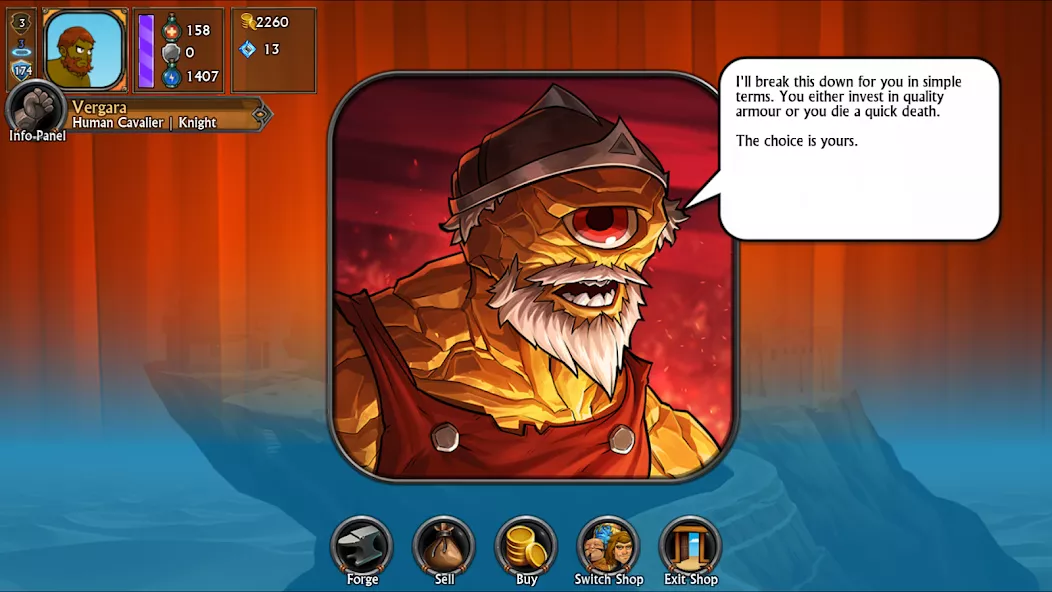1052x592 pixels.
Task: Exit Shop through the door icon
Action: tap(690, 547)
